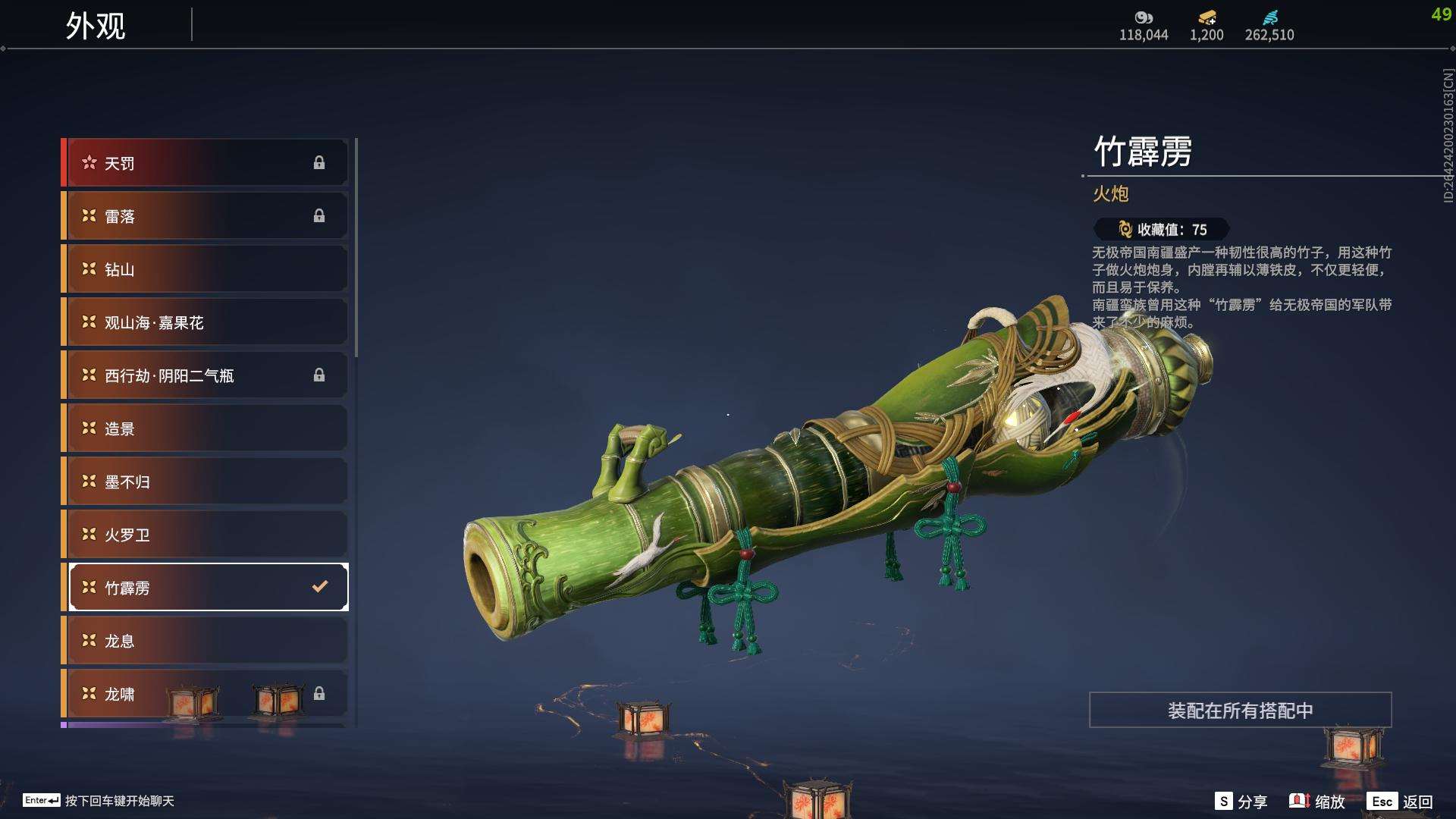
Task: Select the 天罚 skin entry
Action: point(206,163)
